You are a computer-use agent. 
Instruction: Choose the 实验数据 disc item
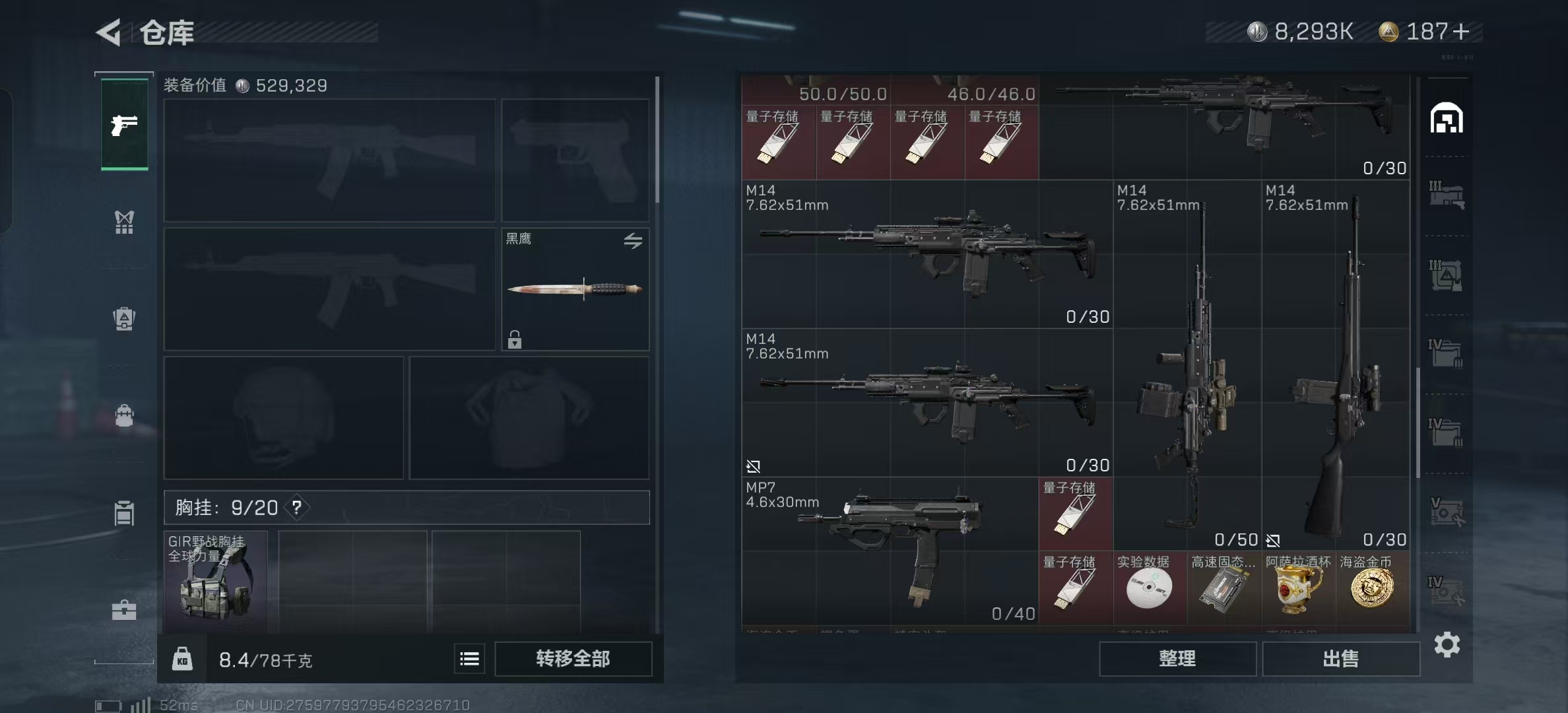[1150, 587]
